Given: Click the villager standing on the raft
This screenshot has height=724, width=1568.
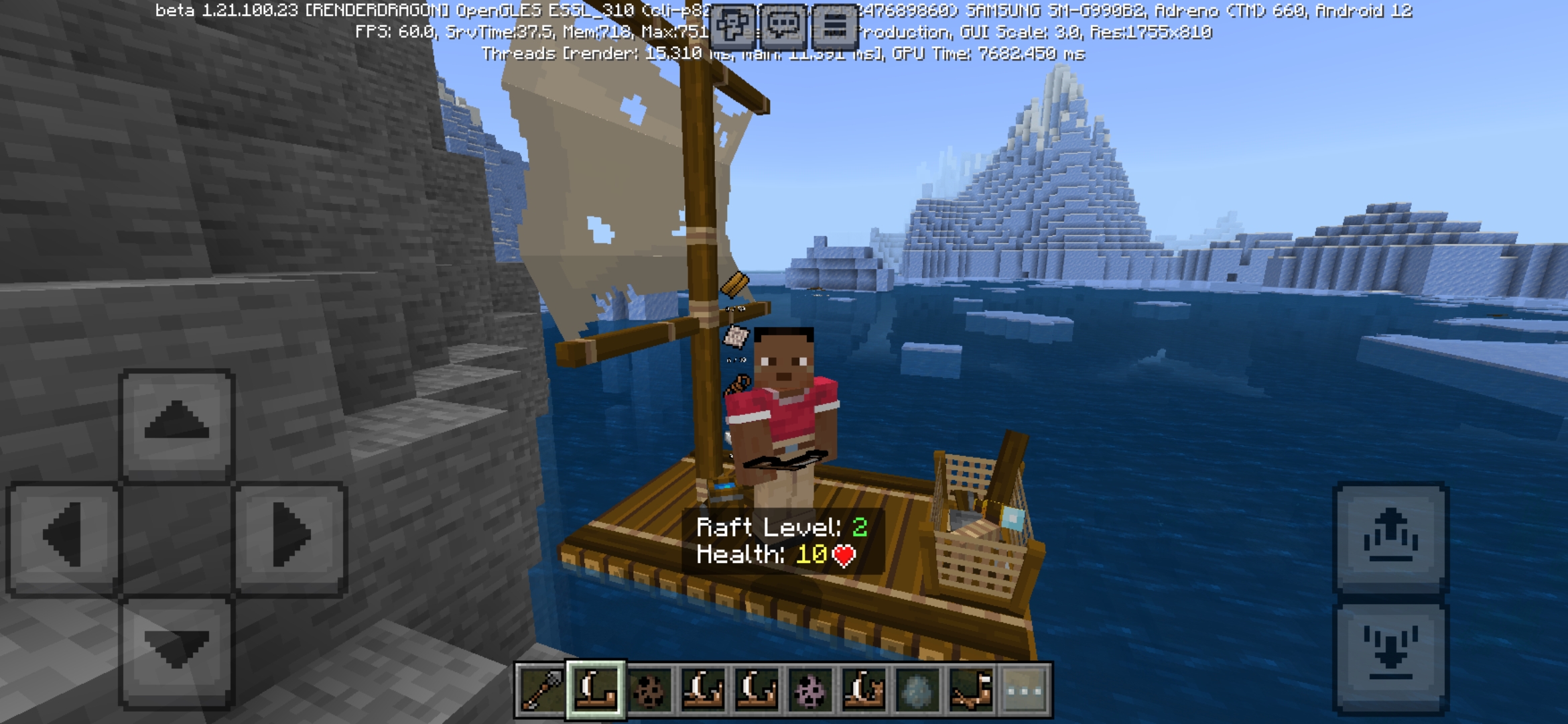Looking at the screenshot, I should [x=784, y=416].
